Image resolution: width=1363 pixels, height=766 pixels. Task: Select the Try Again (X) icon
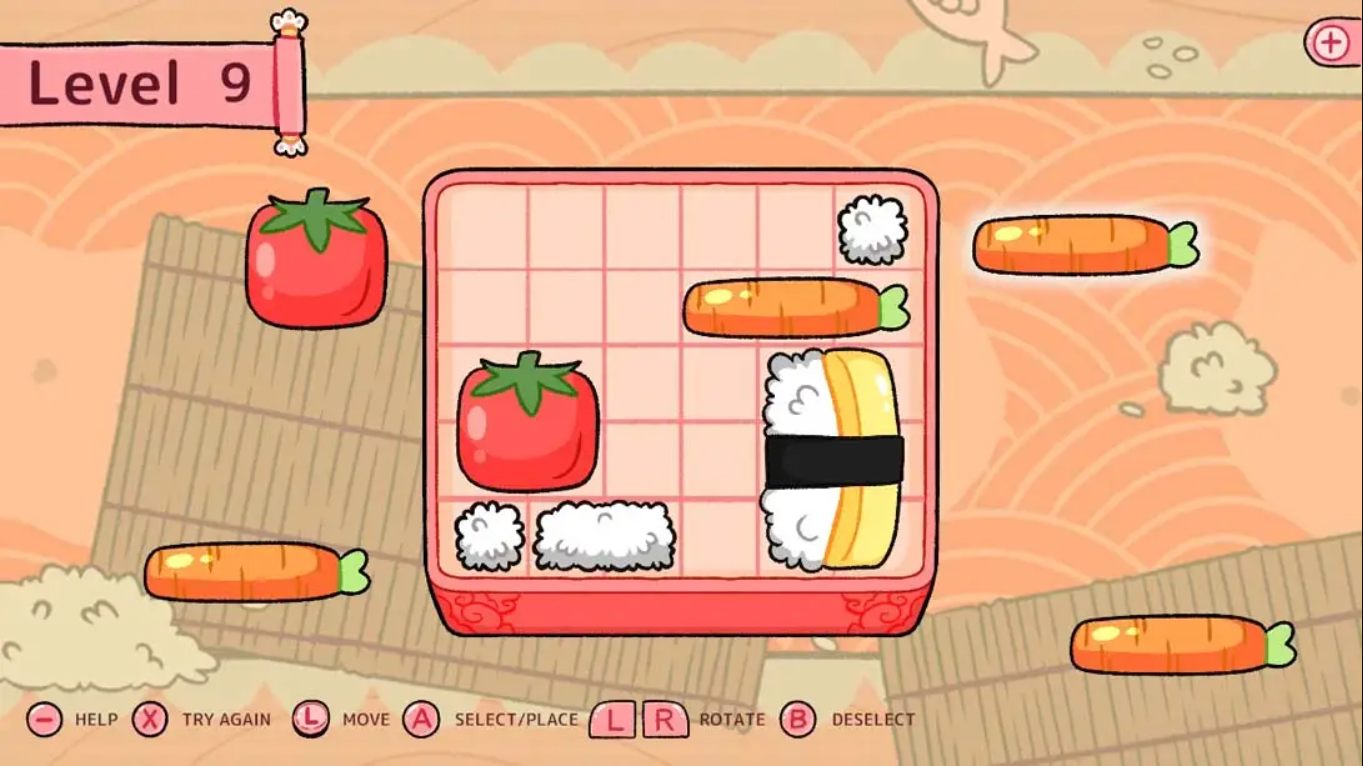click(x=150, y=718)
